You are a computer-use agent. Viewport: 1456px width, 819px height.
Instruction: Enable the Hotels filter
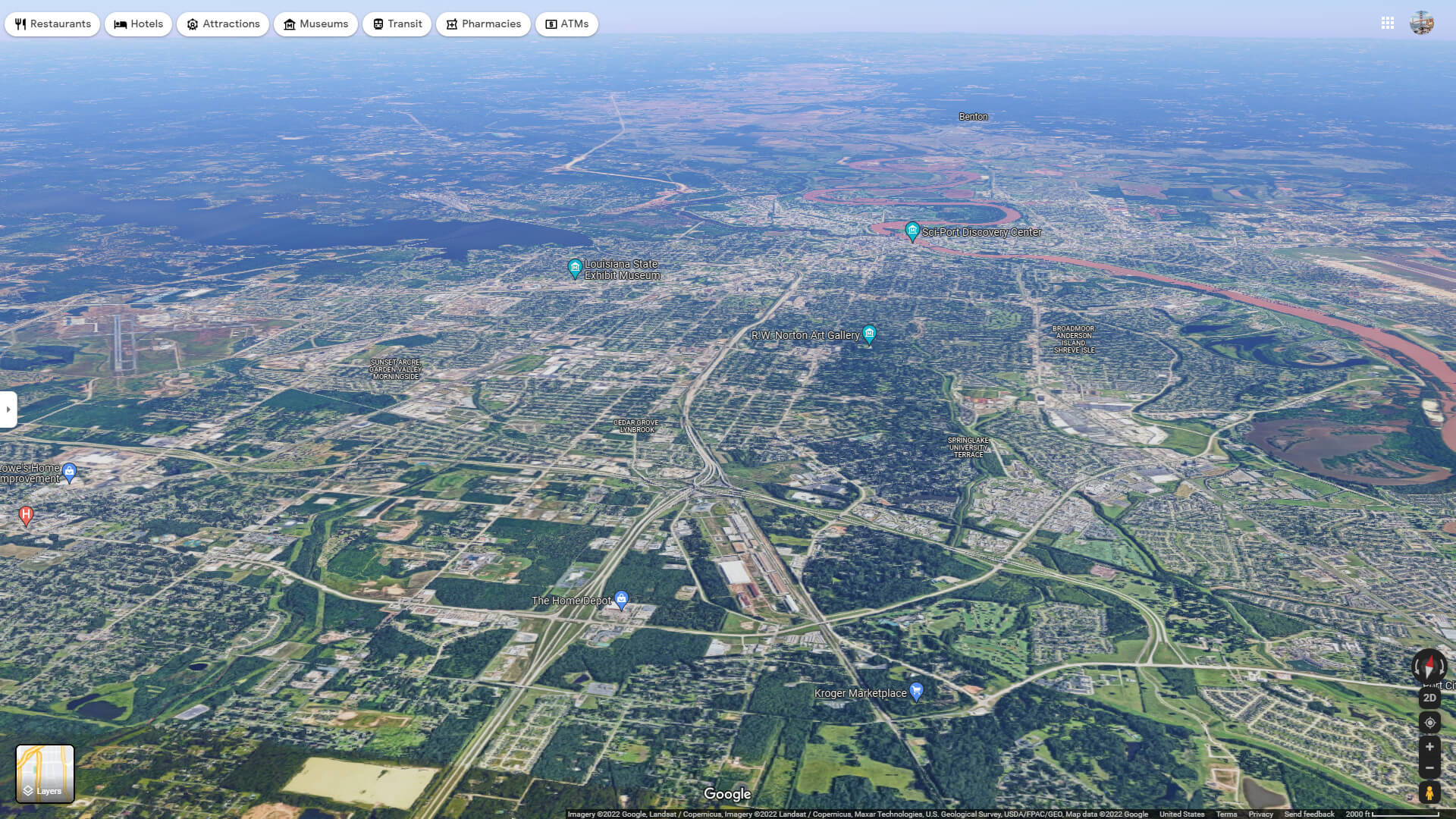coord(138,24)
